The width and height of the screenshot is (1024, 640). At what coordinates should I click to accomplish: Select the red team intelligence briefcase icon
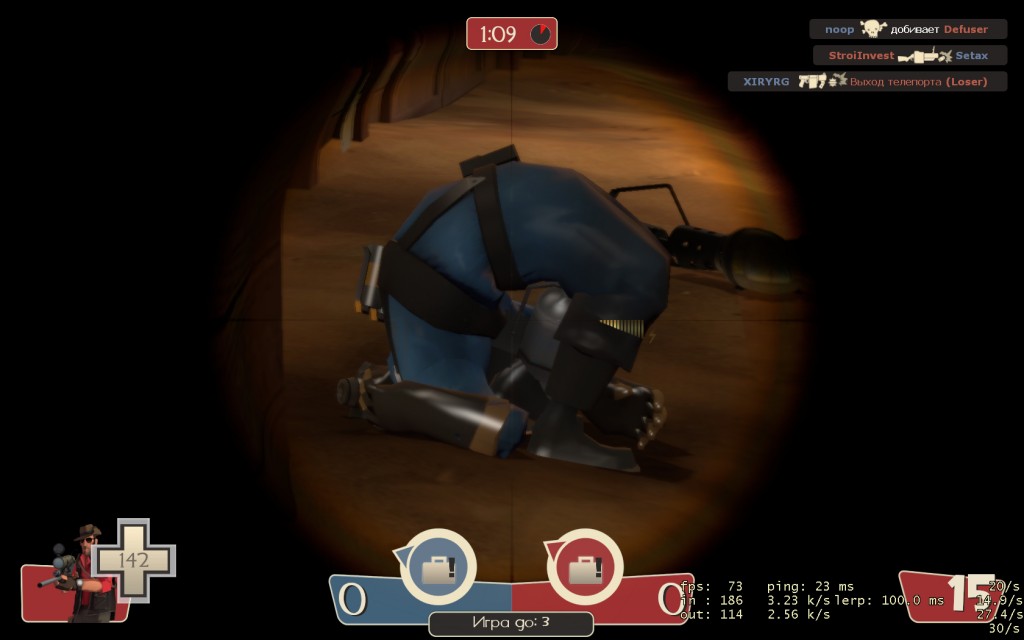coord(584,568)
